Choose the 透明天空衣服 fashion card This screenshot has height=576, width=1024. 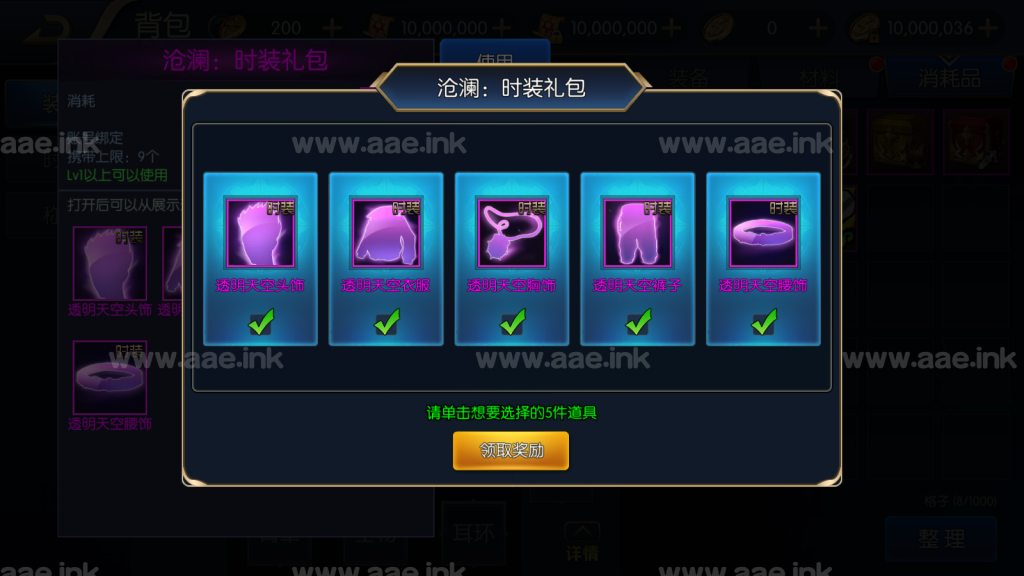coord(386,258)
